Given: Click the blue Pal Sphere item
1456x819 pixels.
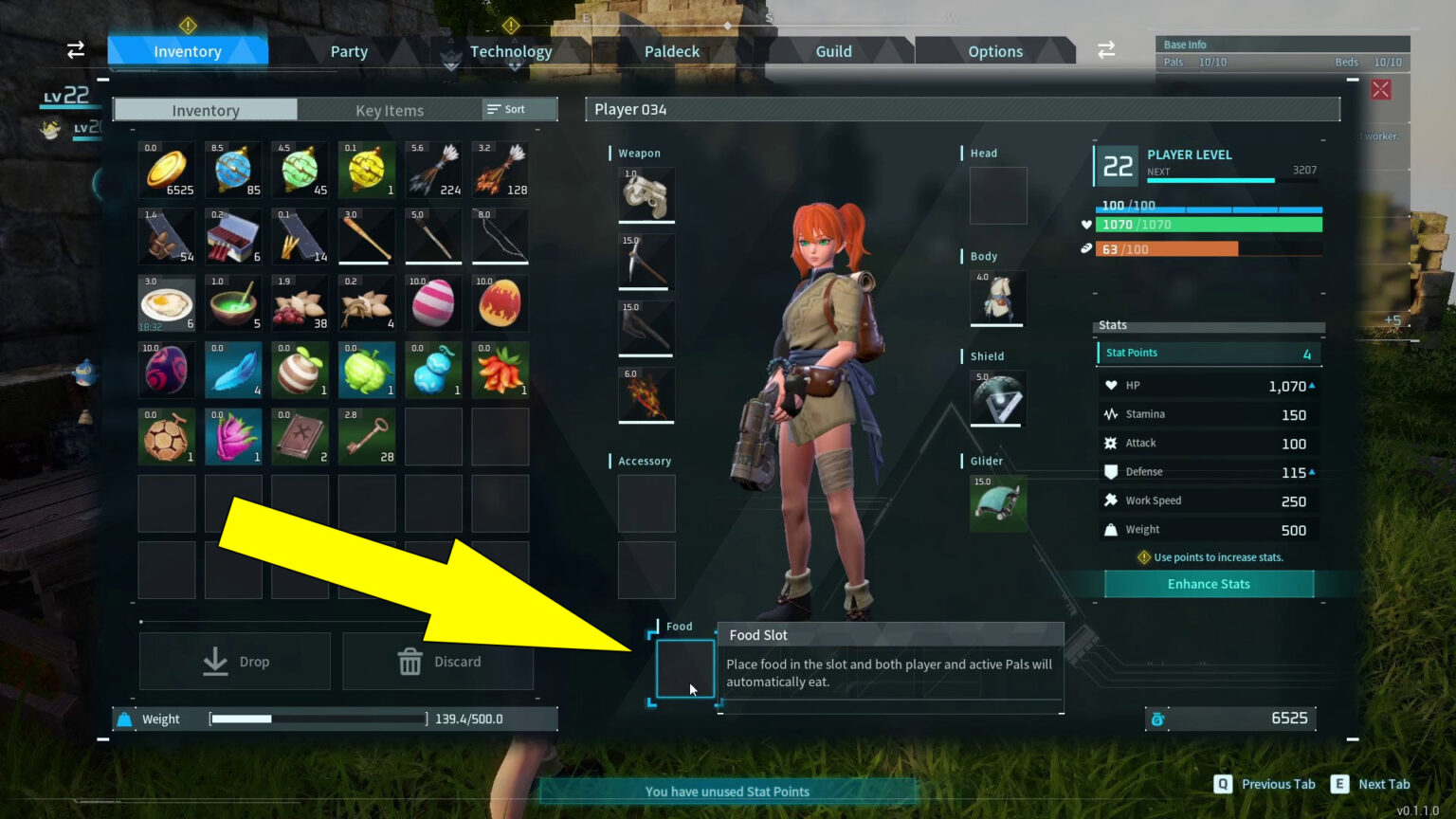Looking at the screenshot, I should 232,169.
